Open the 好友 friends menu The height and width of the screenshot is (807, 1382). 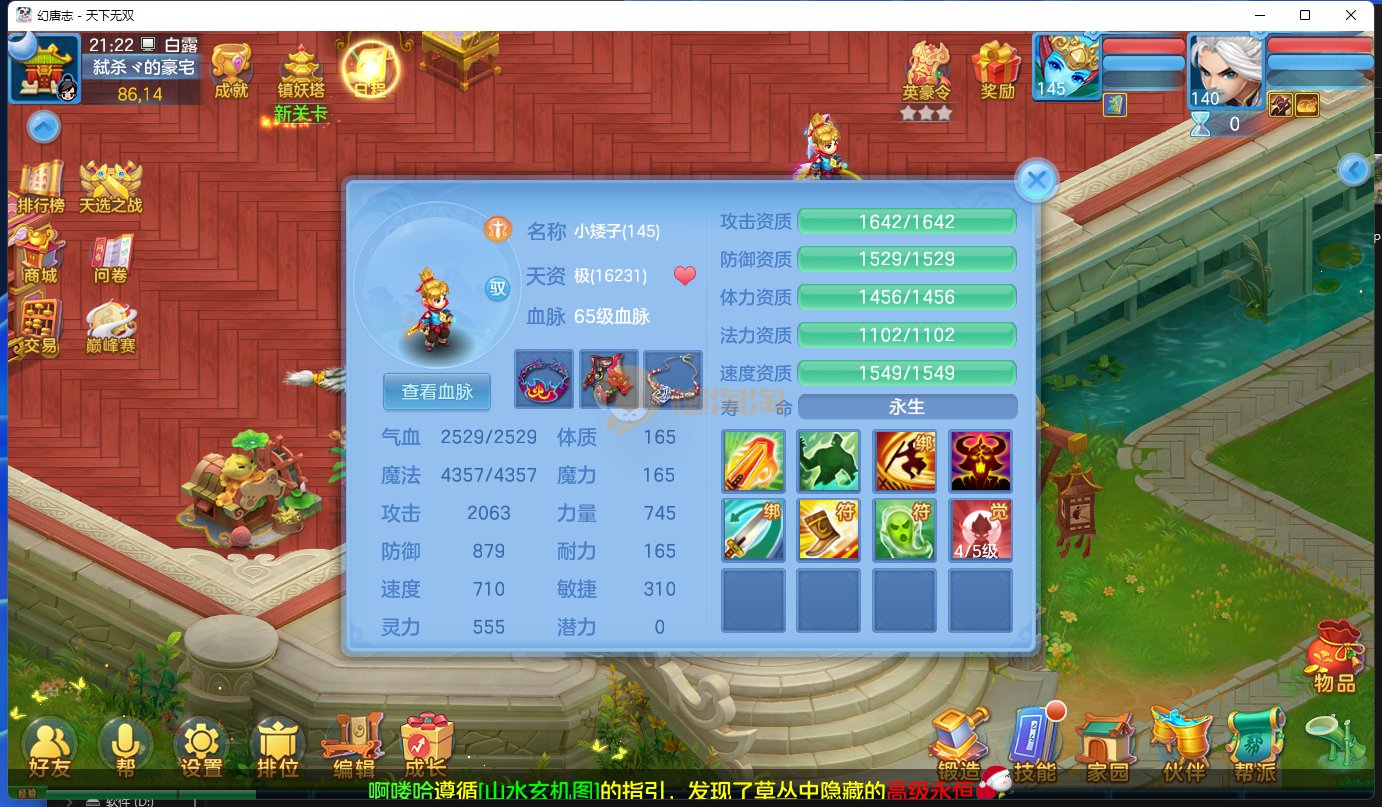[50, 747]
